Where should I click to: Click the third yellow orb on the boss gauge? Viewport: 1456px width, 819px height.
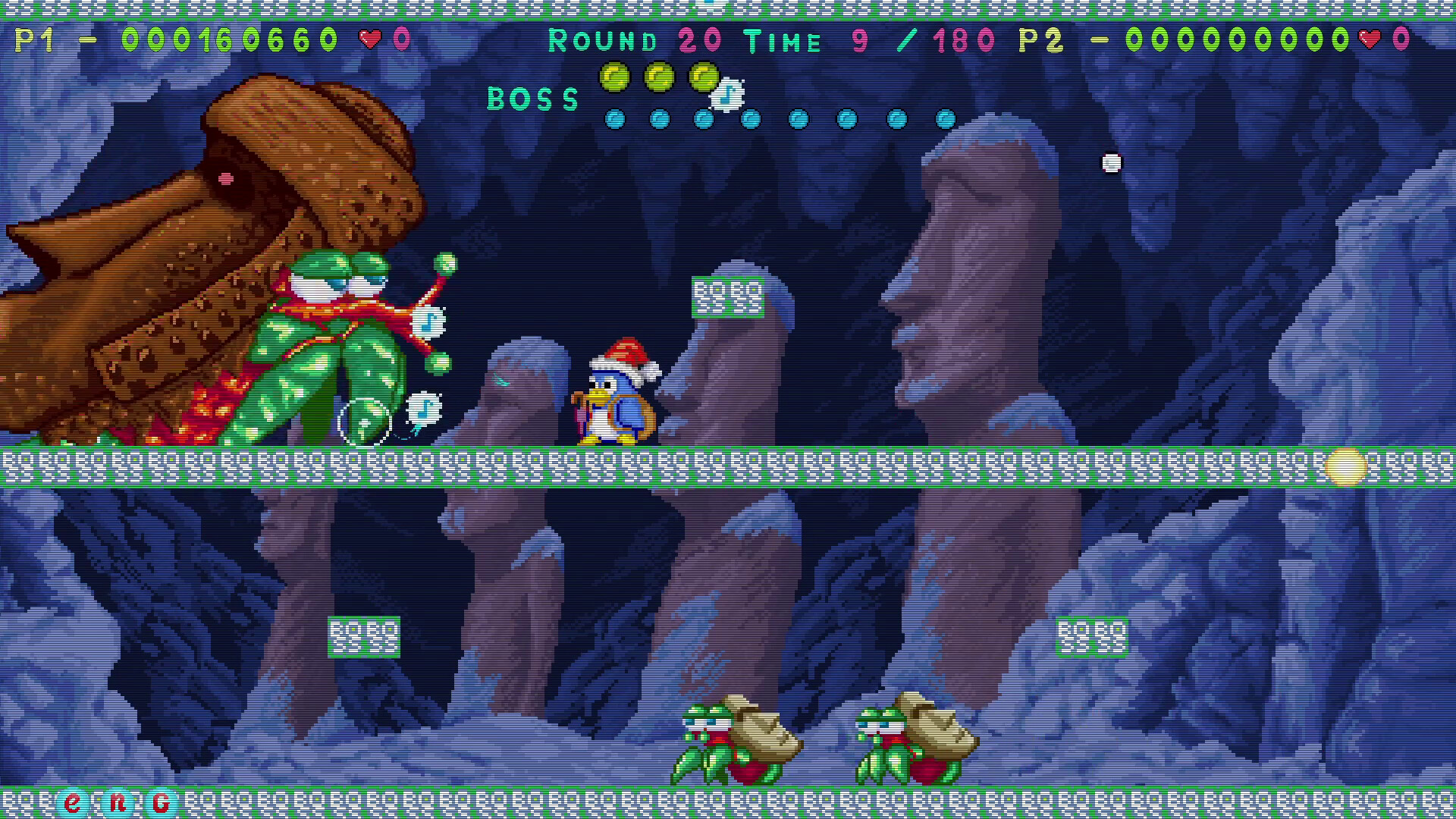pos(702,75)
